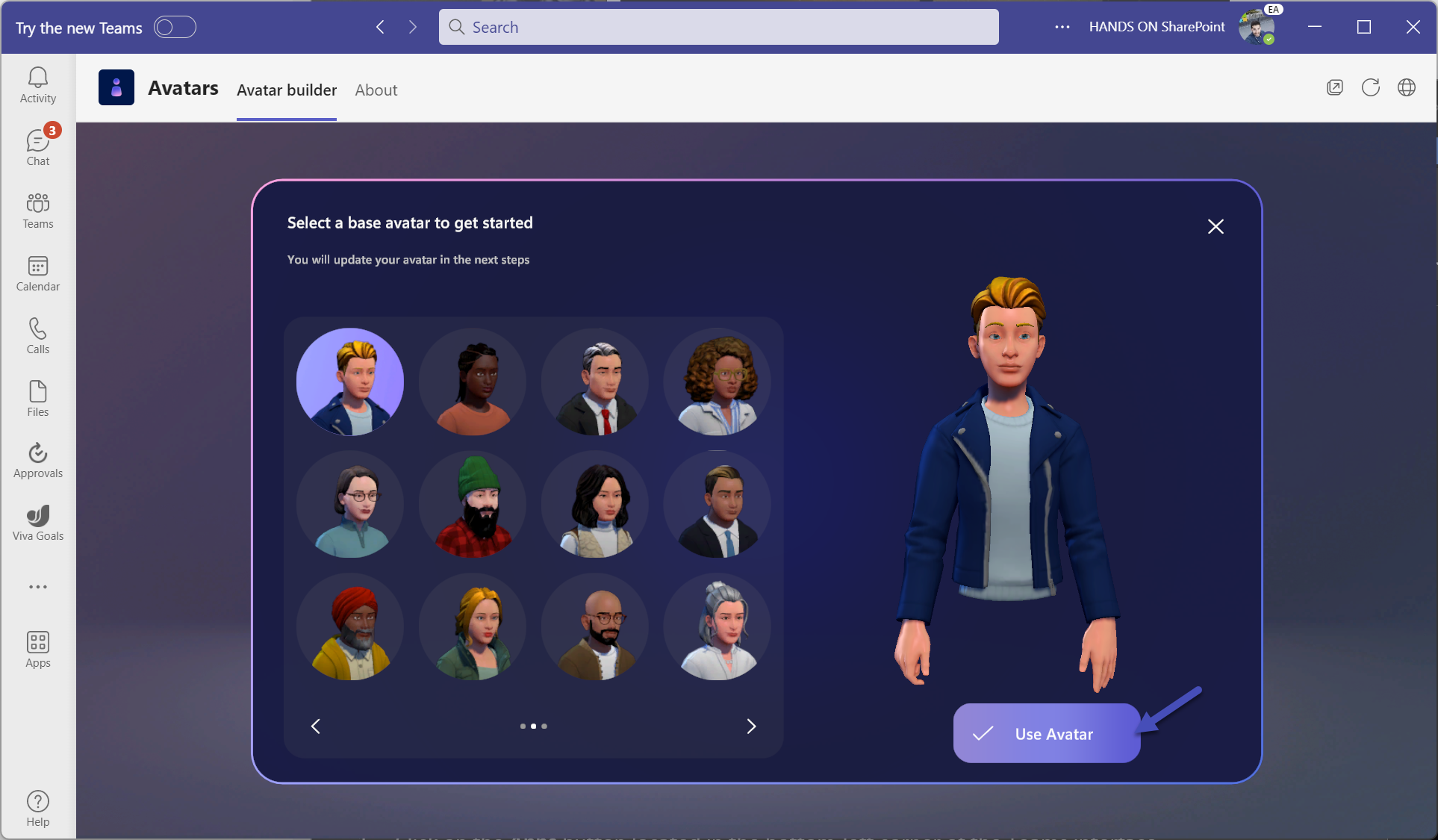The image size is (1438, 840).
Task: Open the Activity feed
Action: coord(37,82)
